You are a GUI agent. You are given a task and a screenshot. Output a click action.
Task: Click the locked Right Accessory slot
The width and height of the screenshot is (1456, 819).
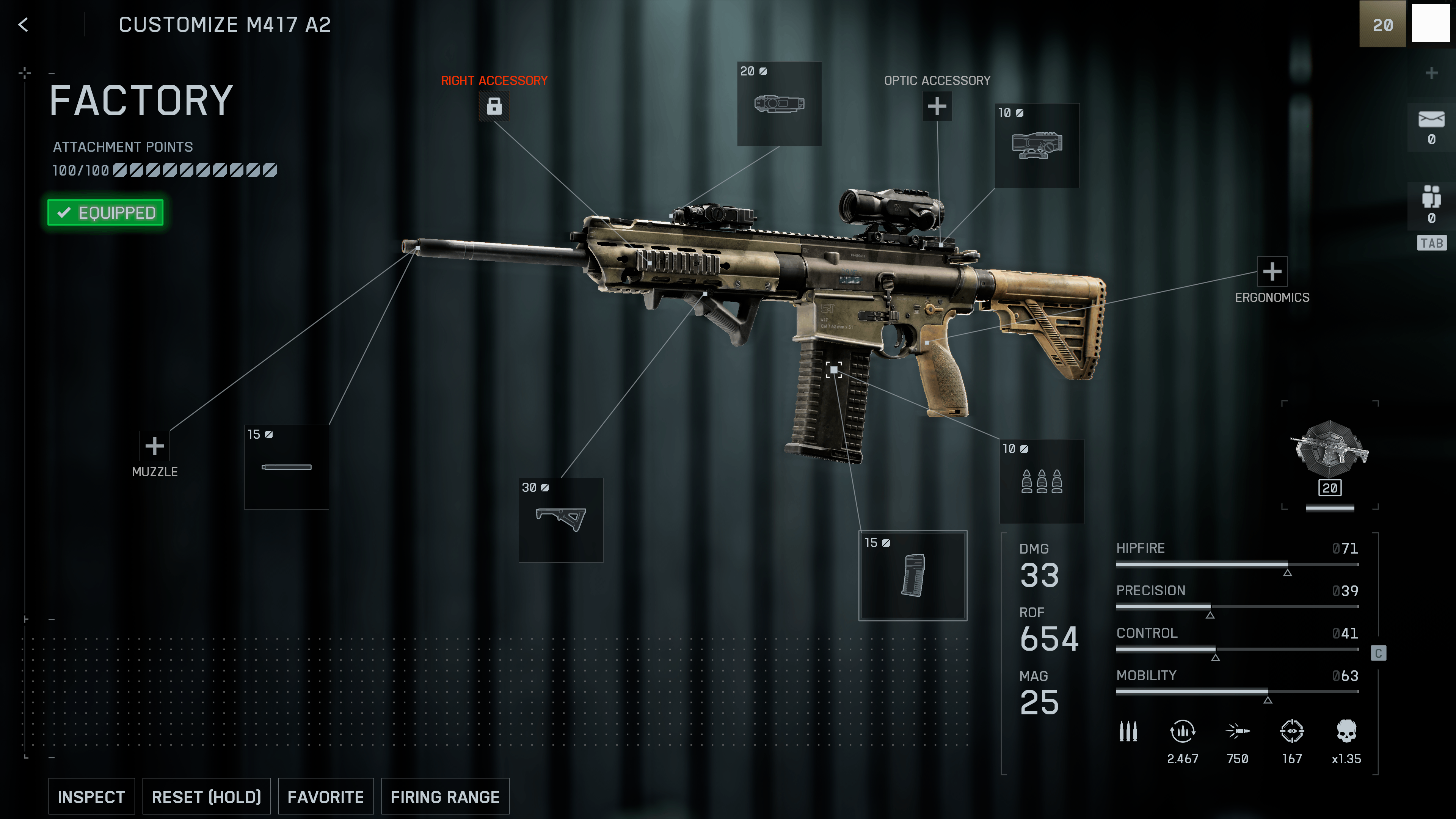point(494,106)
